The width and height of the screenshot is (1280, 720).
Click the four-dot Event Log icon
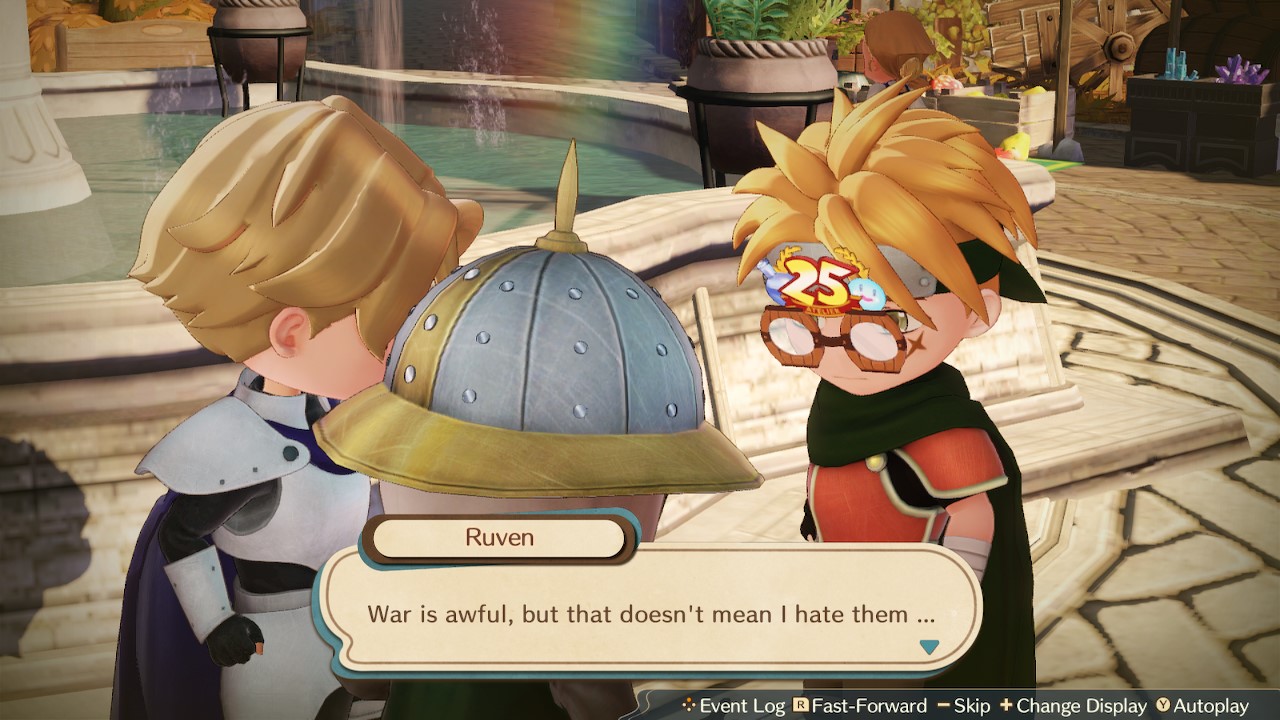[x=691, y=705]
